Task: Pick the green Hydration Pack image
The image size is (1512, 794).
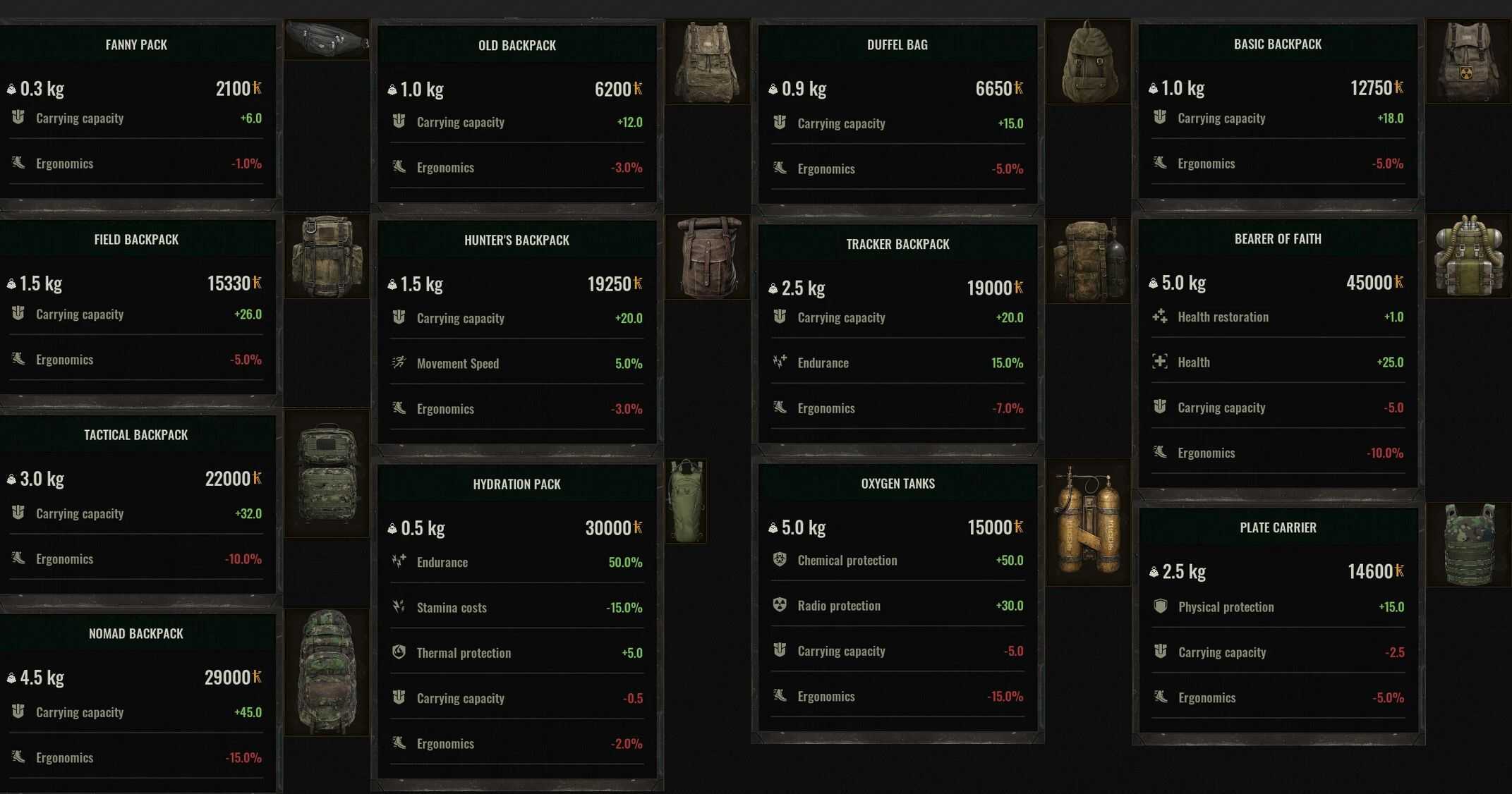Action: tap(686, 501)
